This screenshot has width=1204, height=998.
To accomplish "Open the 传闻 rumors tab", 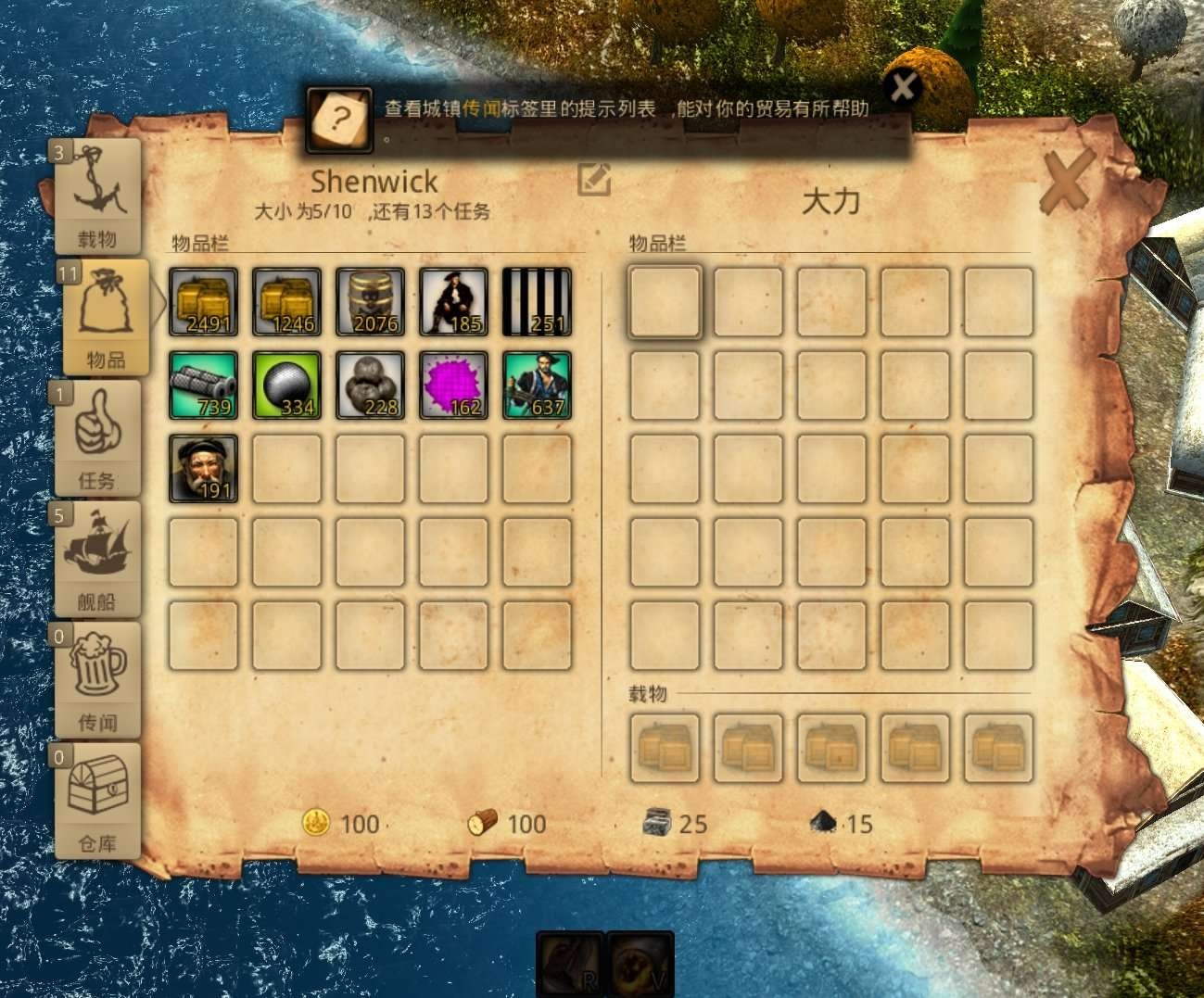I will coord(97,679).
